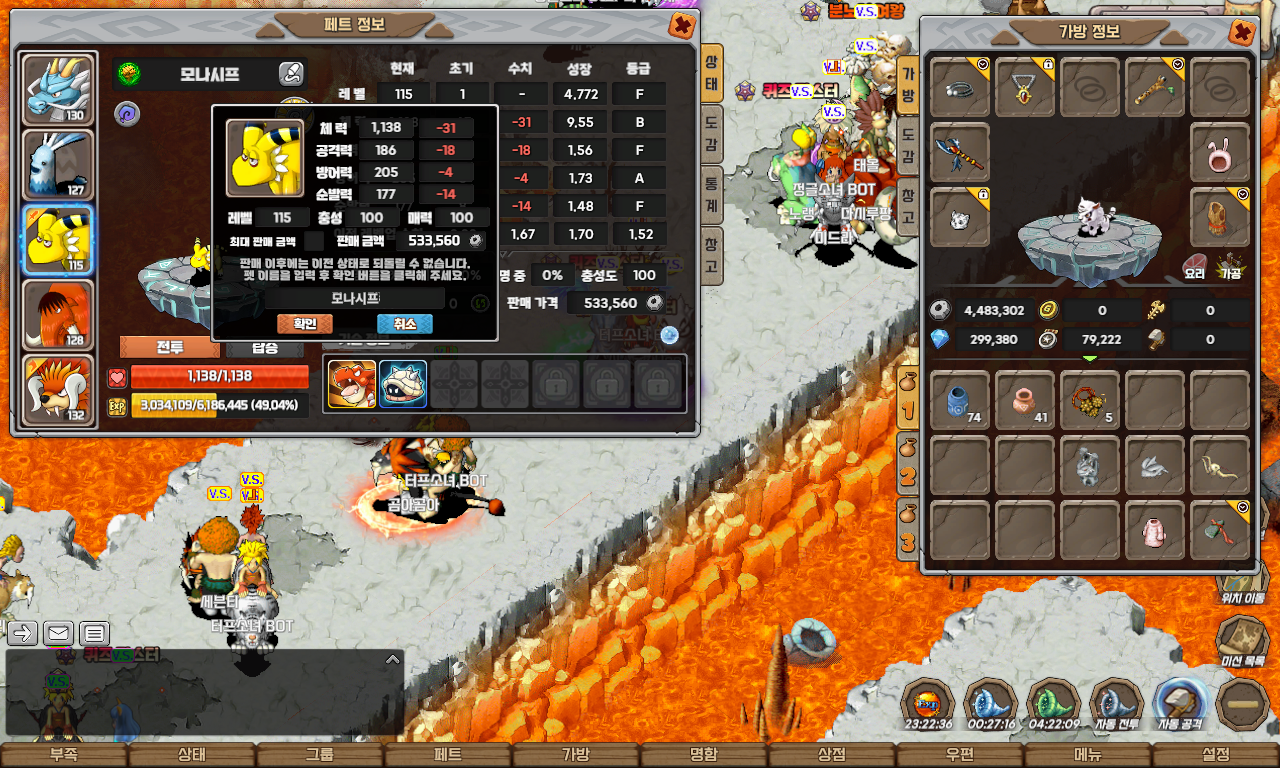The image size is (1280, 768).
Task: Select the blue dragon pet level 130
Action: [58, 90]
